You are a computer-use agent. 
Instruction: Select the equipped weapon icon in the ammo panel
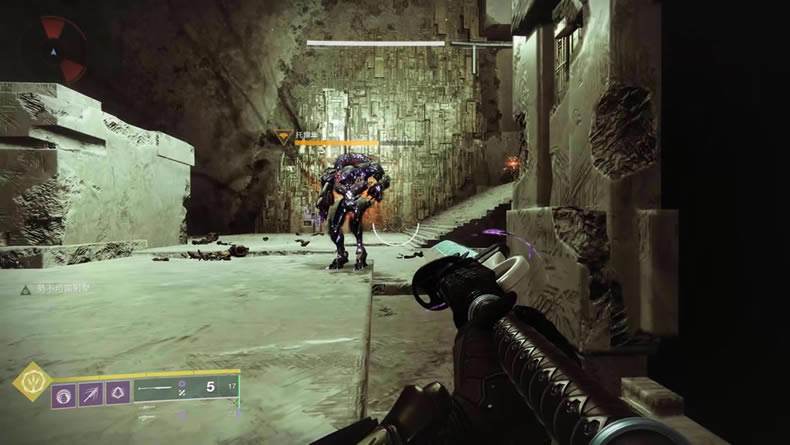pos(156,386)
